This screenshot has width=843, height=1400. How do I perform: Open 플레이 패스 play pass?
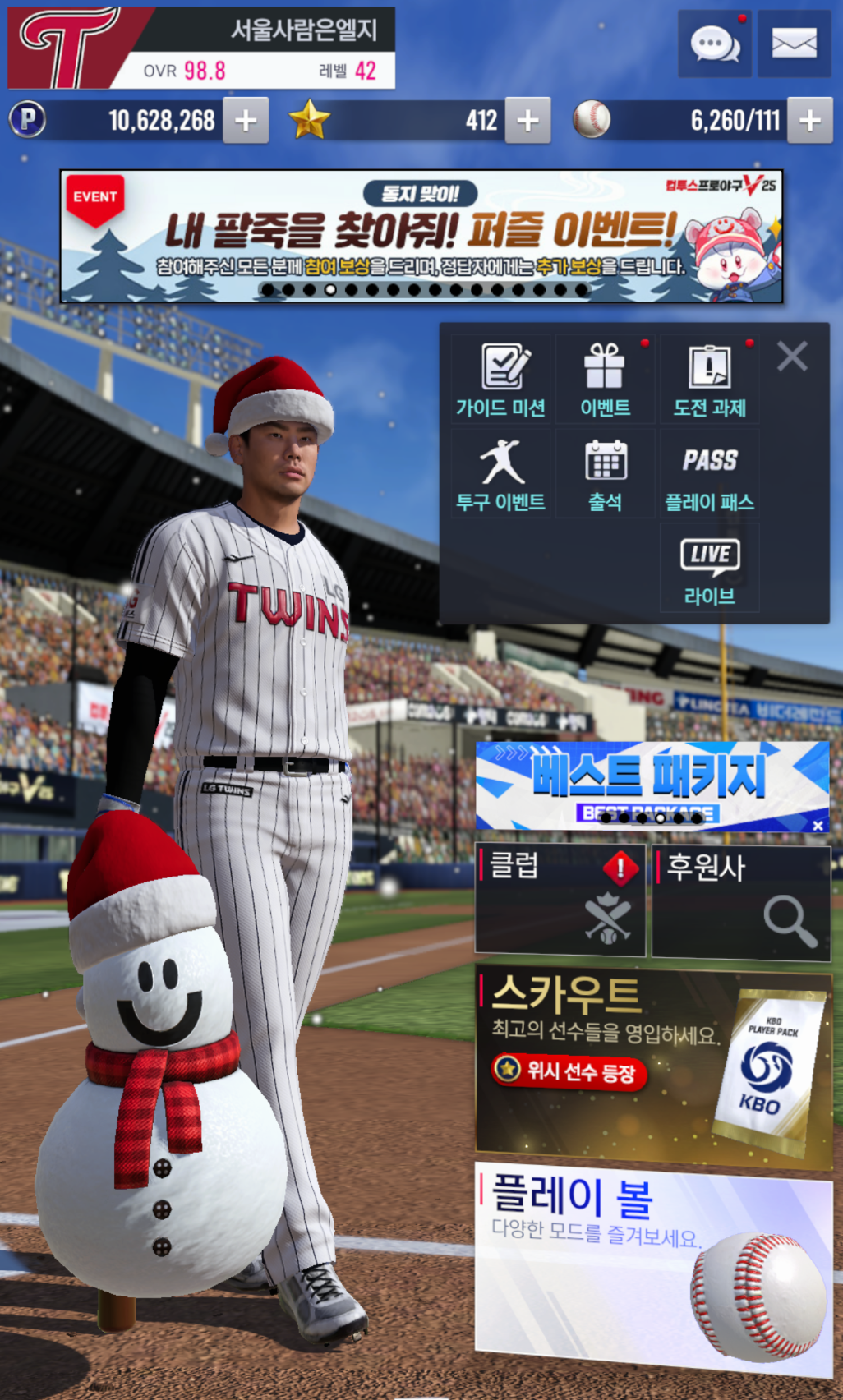[x=709, y=474]
